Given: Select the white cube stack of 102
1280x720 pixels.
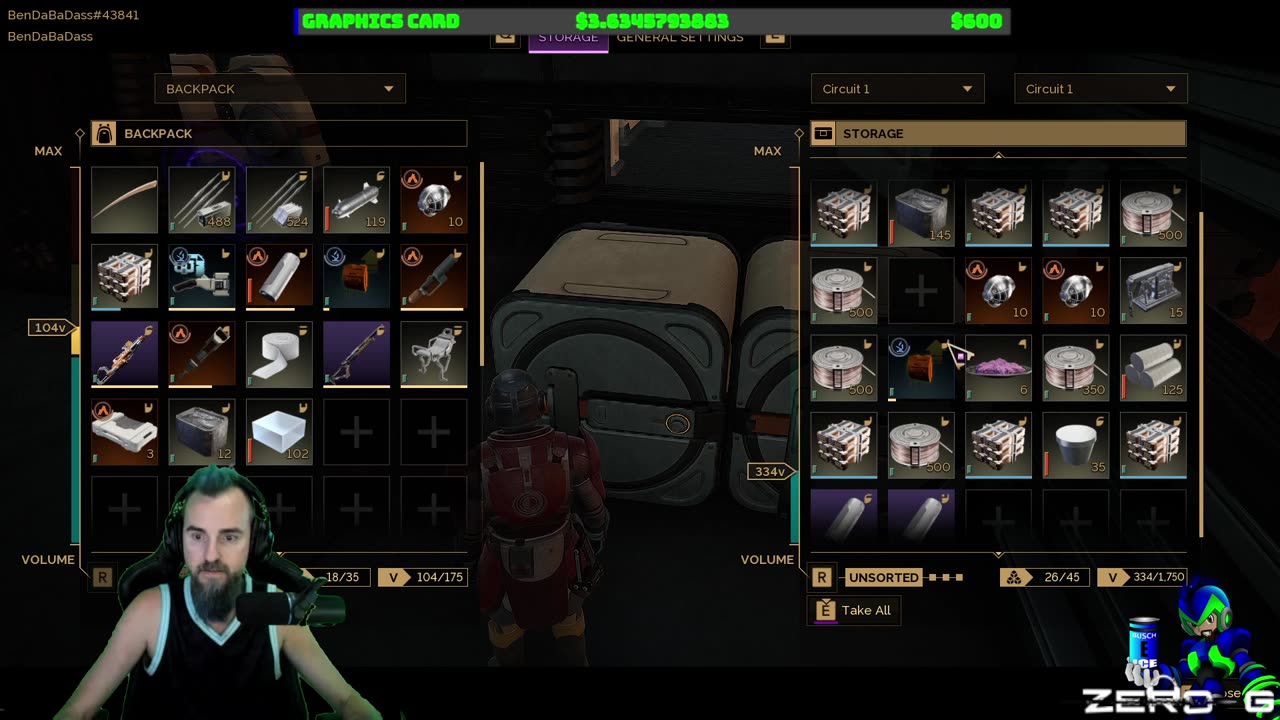Looking at the screenshot, I should 279,432.
